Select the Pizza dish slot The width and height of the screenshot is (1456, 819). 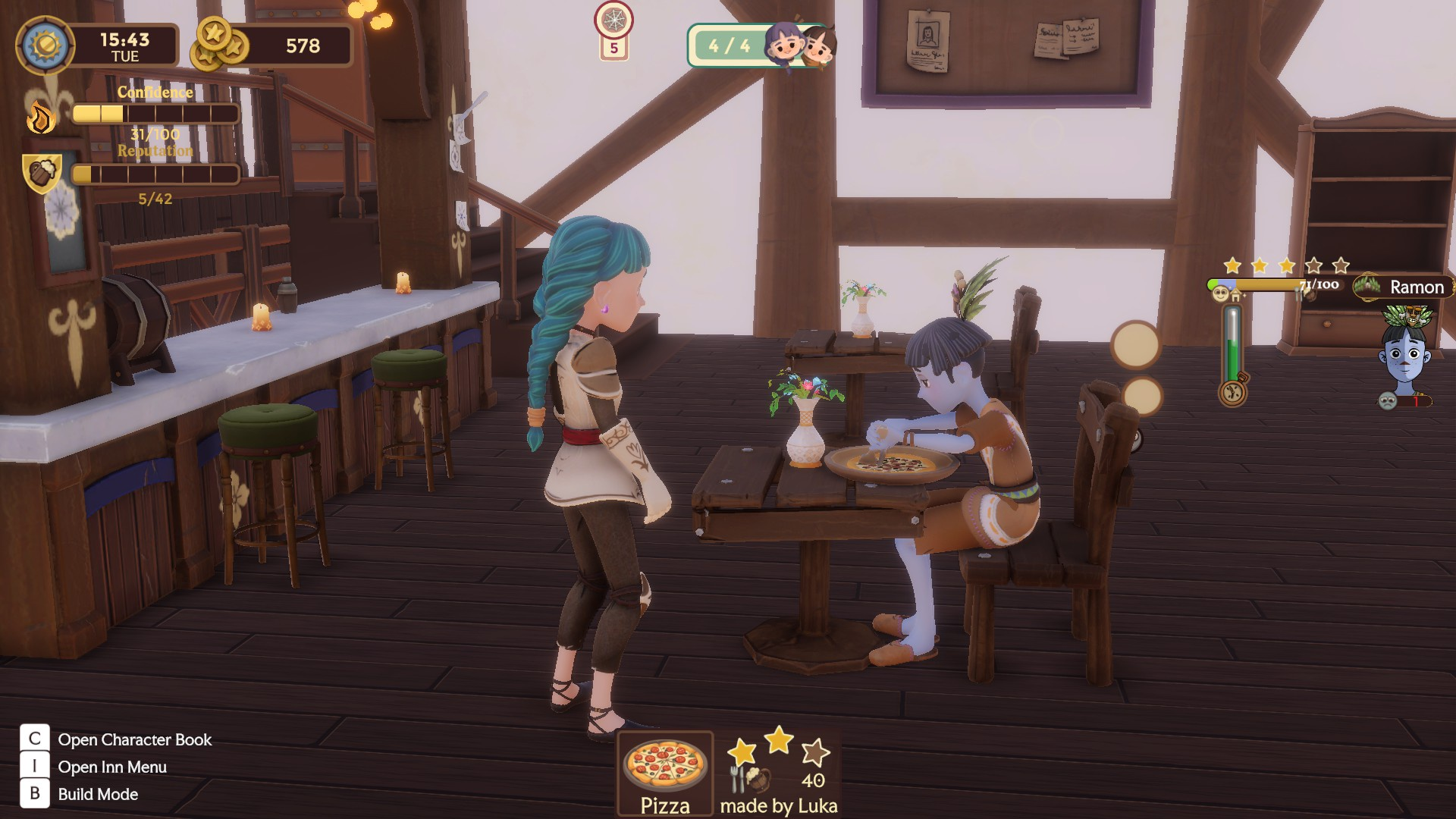665,773
